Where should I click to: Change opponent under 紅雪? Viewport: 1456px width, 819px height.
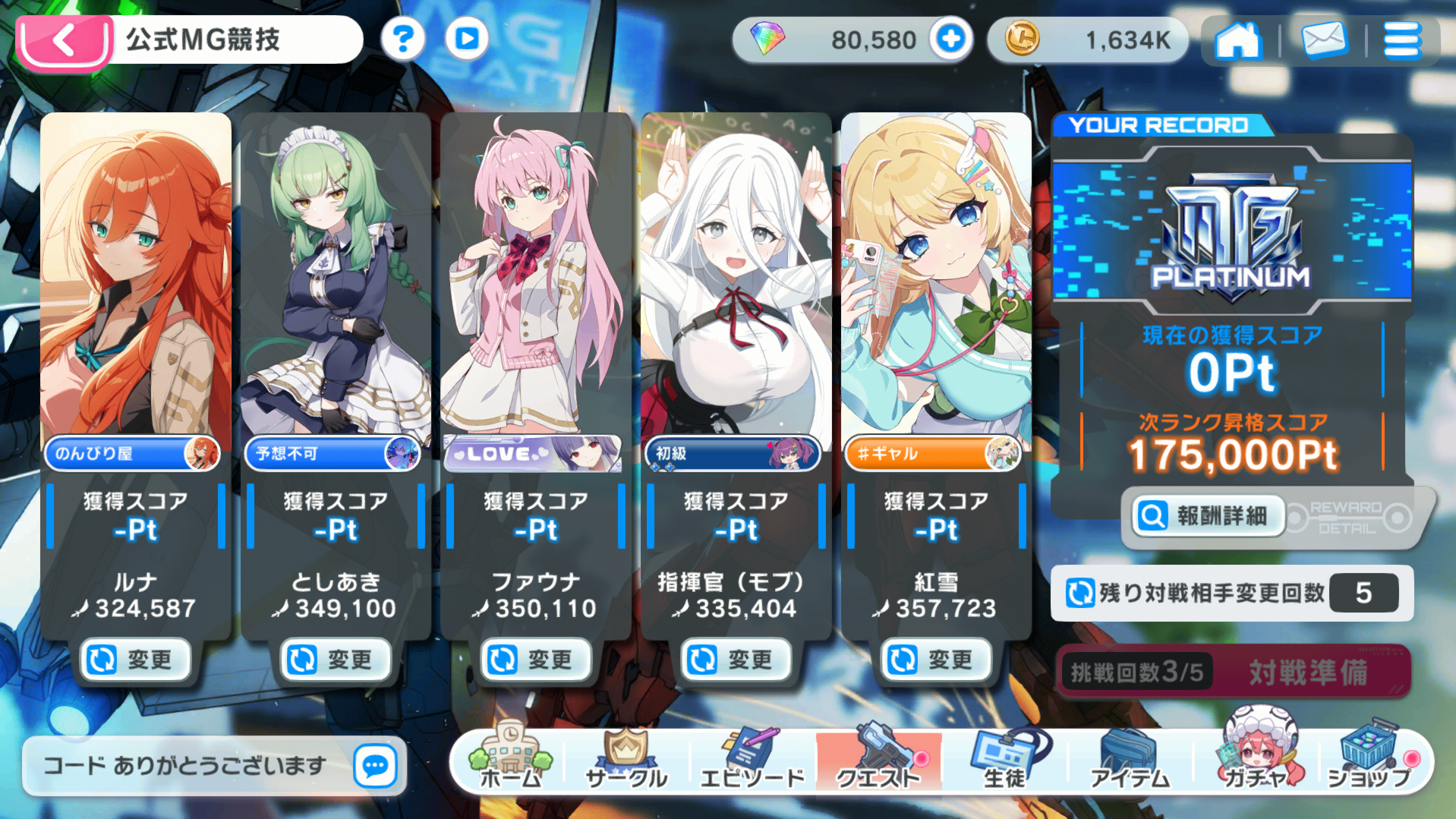(936, 660)
